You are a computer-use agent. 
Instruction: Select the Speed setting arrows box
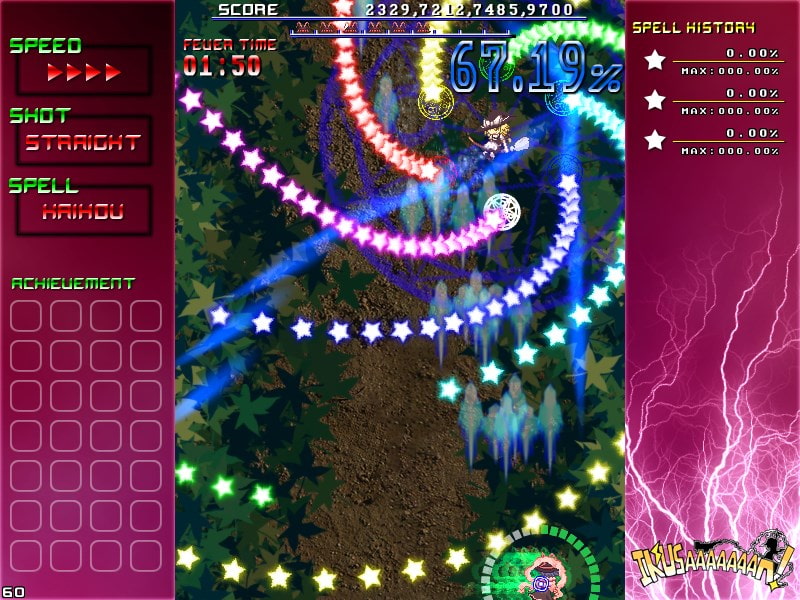[84, 72]
